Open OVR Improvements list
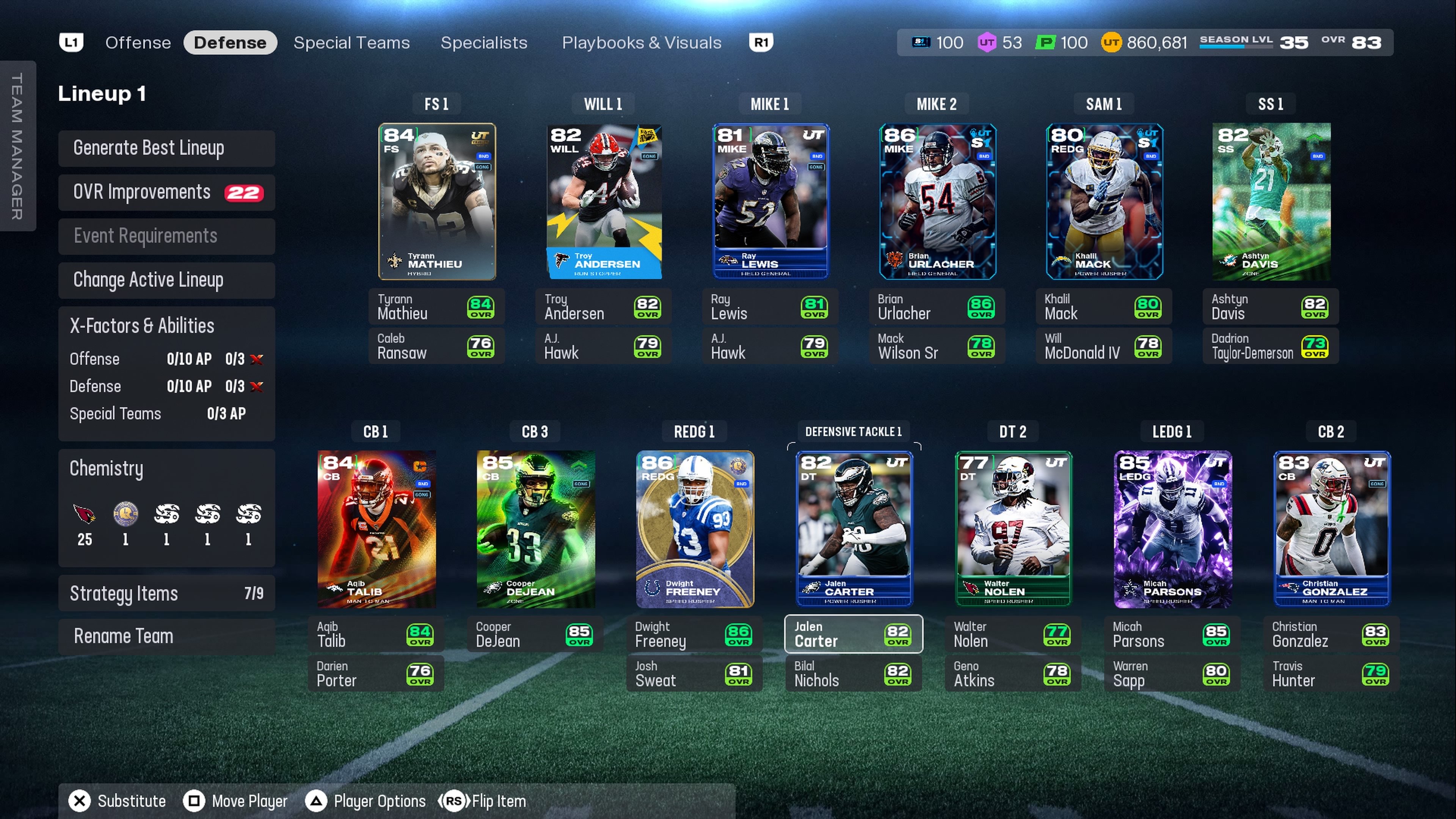The image size is (1456, 819). click(166, 192)
